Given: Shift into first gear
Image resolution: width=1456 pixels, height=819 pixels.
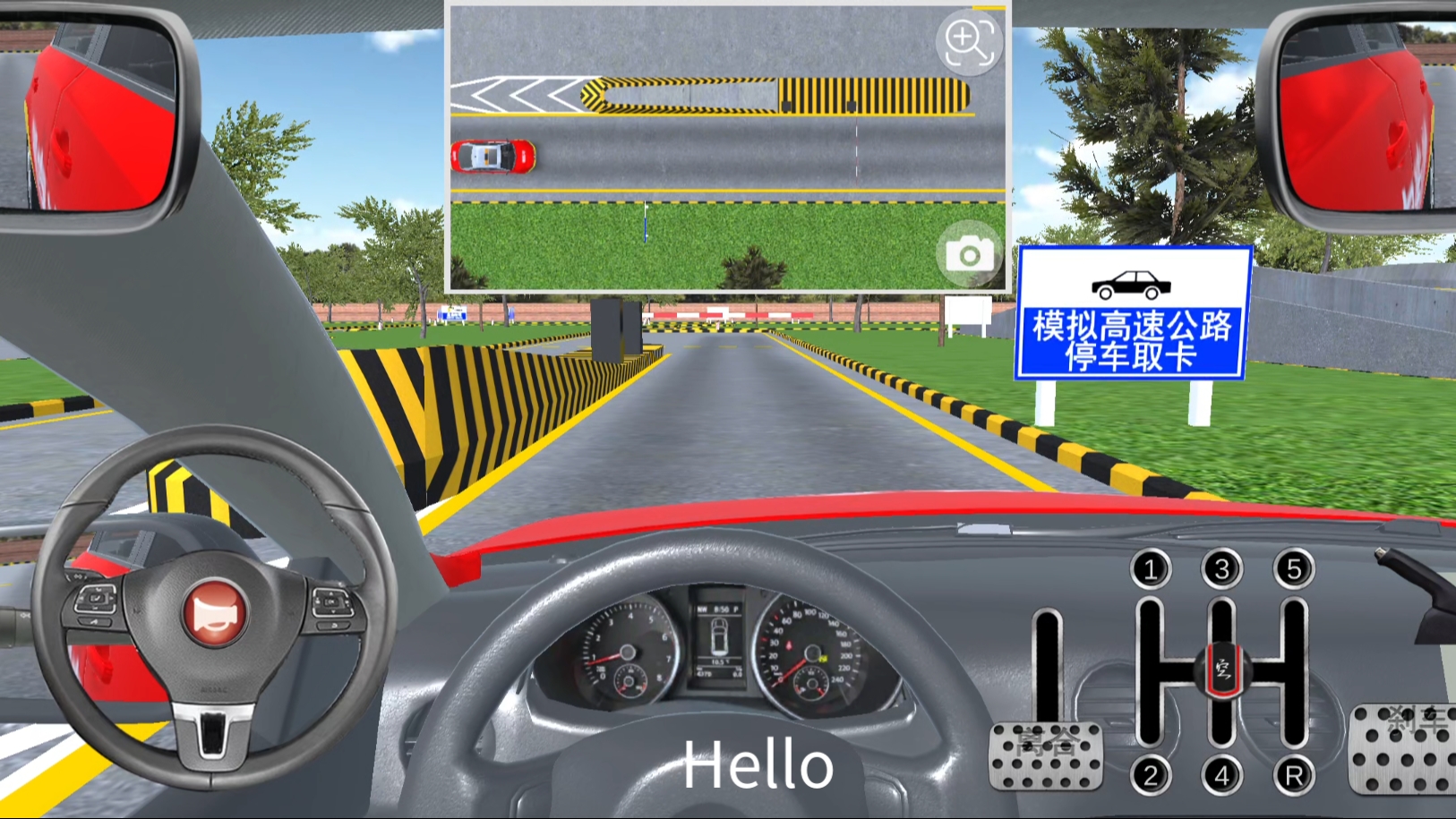Looking at the screenshot, I should (x=1151, y=568).
